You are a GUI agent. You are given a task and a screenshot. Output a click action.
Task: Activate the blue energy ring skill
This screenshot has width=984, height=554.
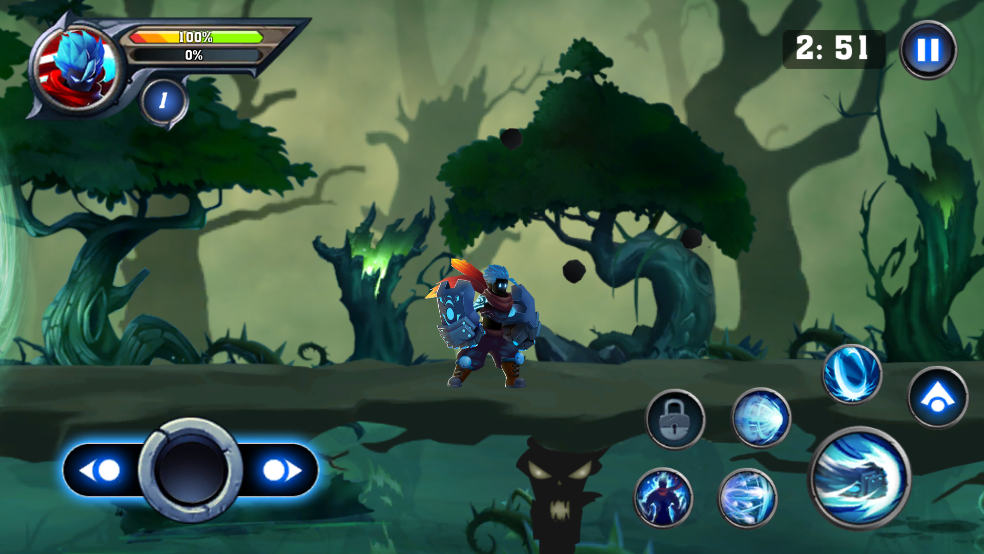point(852,374)
